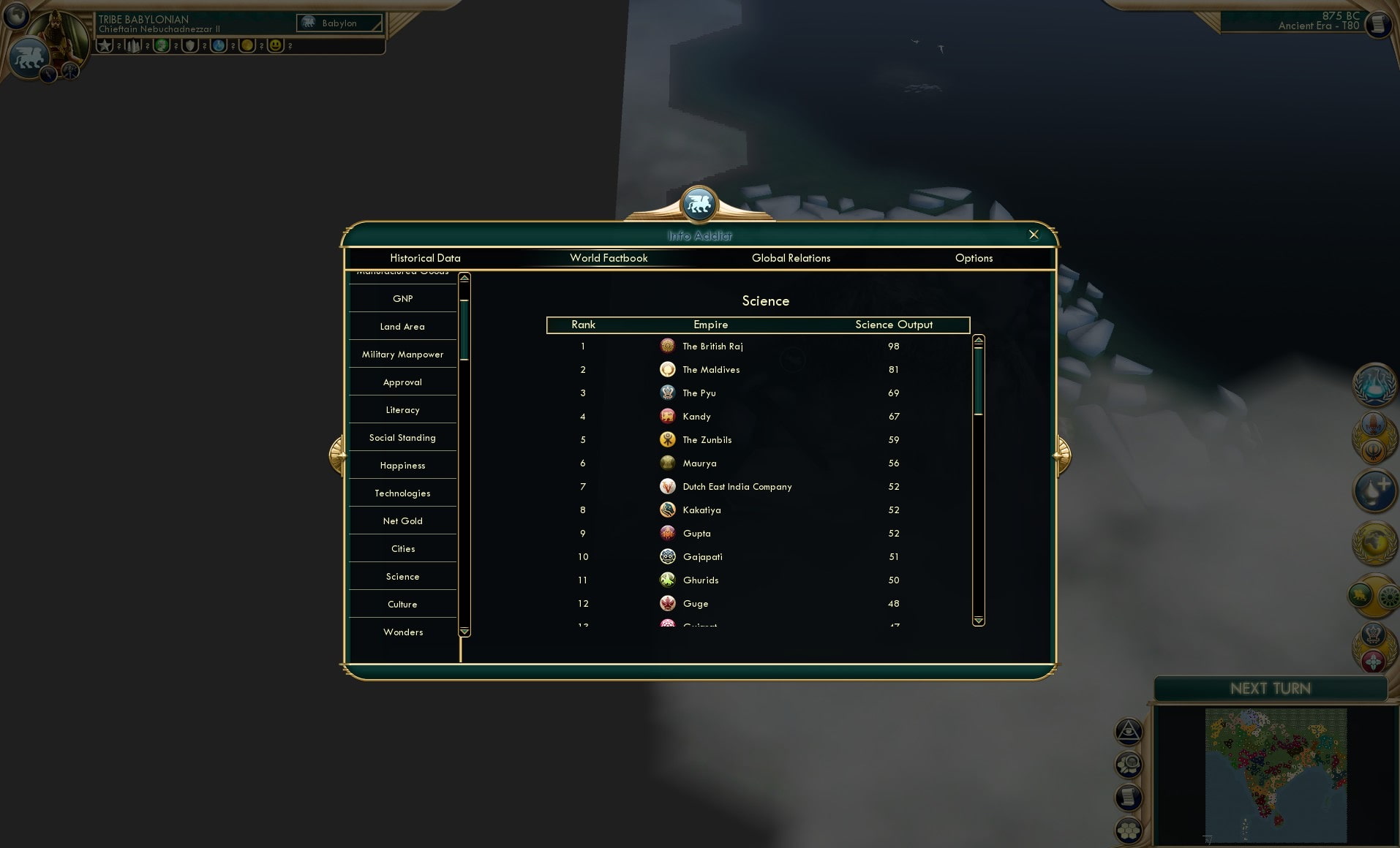Click the Maurya empire icon in the Science list
This screenshot has width=1400, height=848.
[x=668, y=463]
